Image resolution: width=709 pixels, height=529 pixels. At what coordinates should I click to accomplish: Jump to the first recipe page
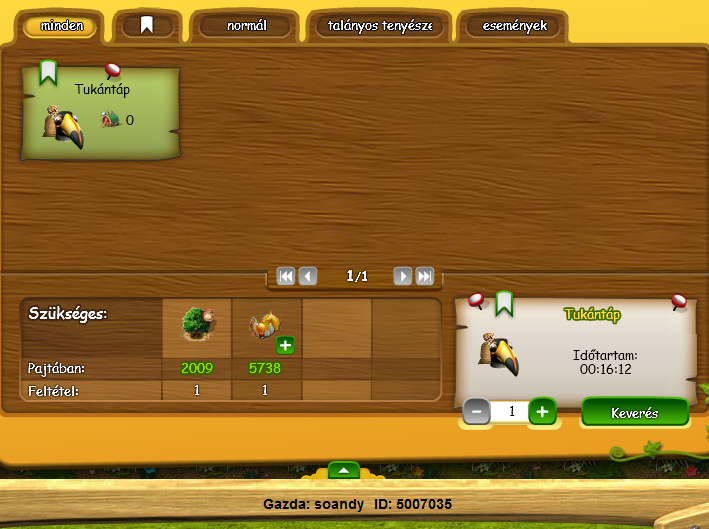286,276
